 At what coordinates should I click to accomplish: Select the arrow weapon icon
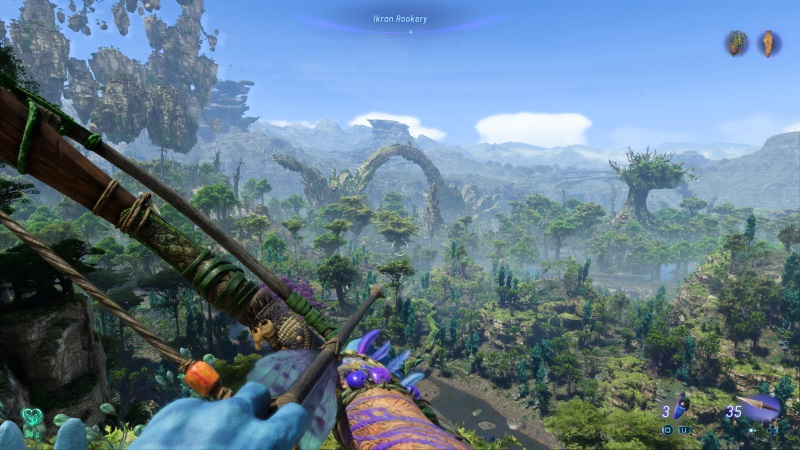[x=763, y=407]
